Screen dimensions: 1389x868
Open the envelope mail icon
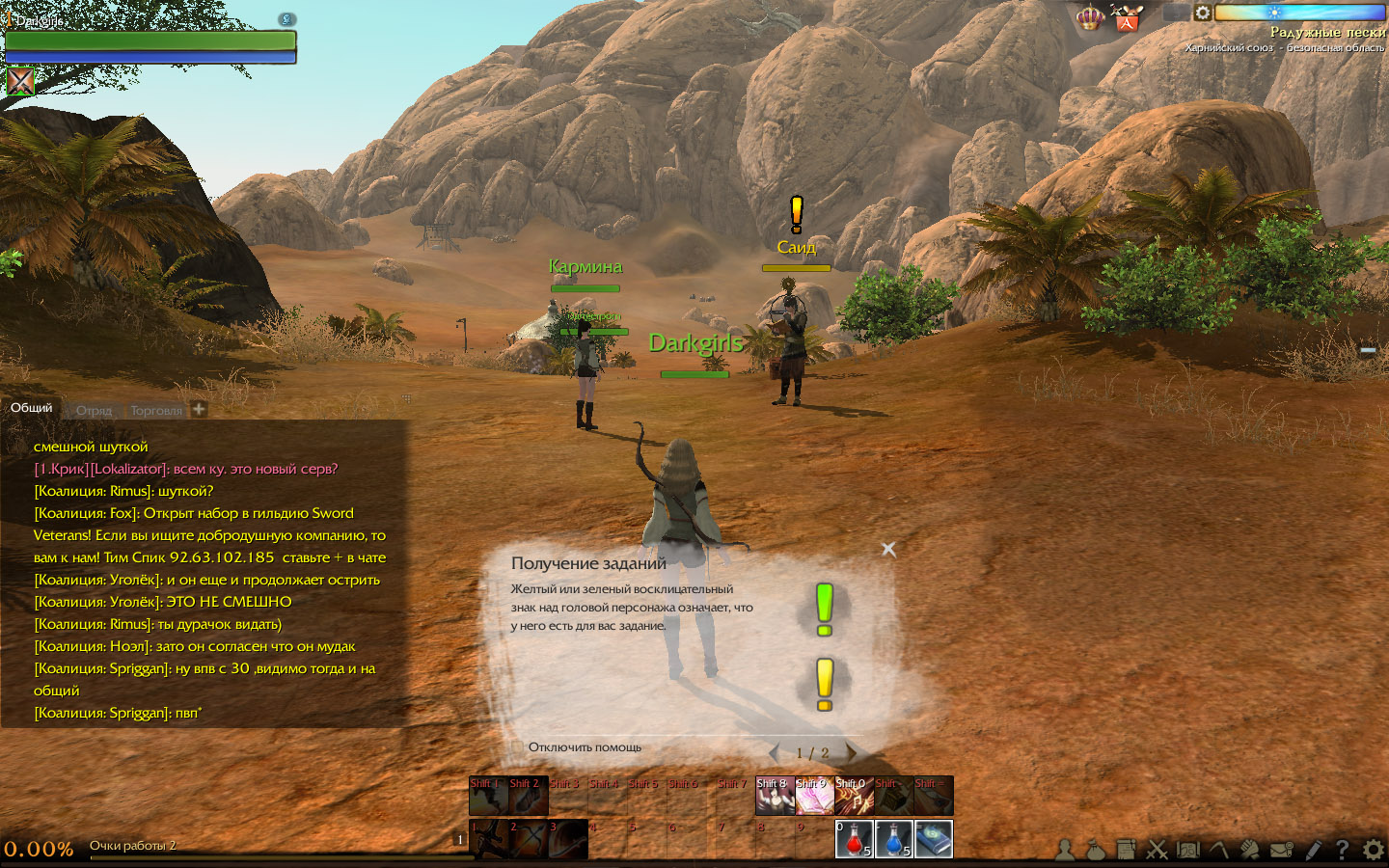click(x=1281, y=850)
